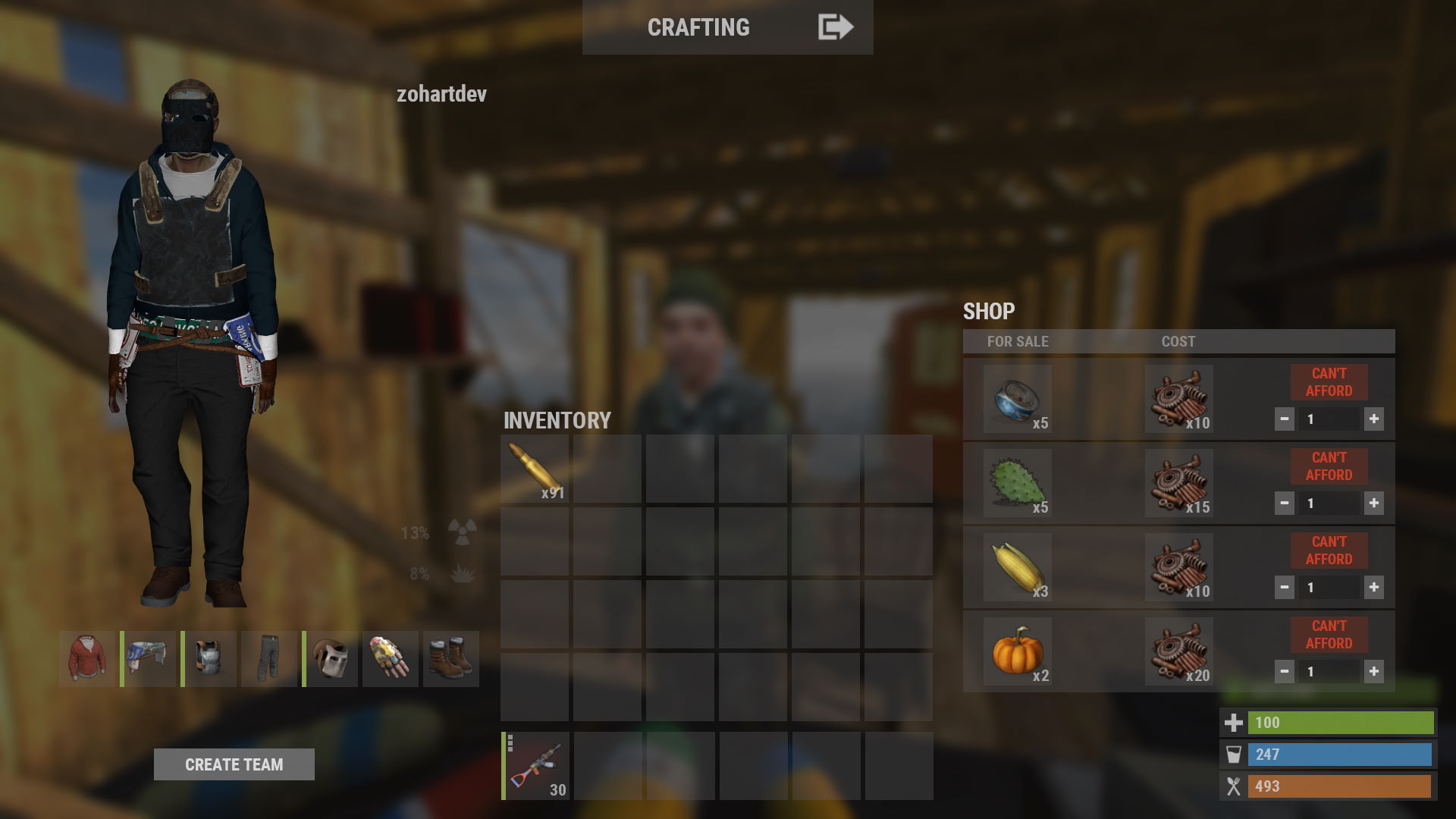Click the bandana equipment slot
1456x819 pixels.
tap(149, 659)
